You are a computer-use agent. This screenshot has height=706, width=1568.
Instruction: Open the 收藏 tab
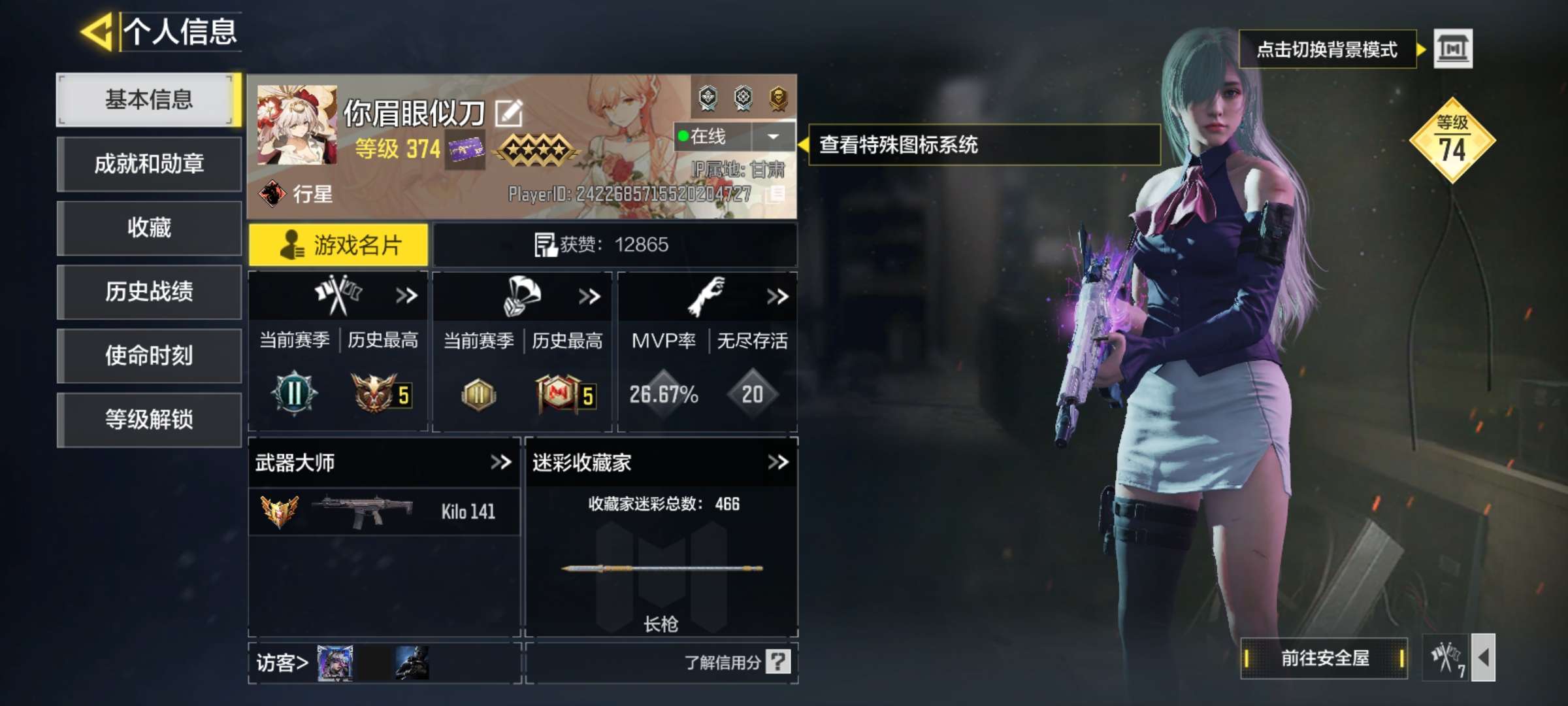[x=149, y=227]
